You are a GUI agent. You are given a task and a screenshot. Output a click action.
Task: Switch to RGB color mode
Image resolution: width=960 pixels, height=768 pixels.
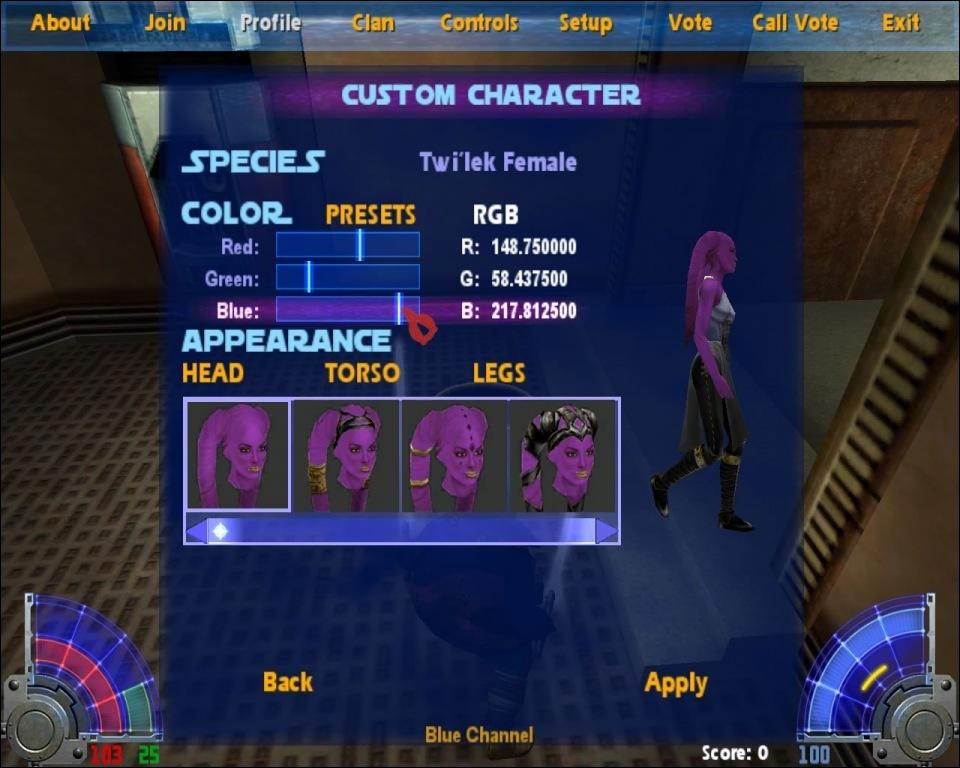(x=495, y=215)
